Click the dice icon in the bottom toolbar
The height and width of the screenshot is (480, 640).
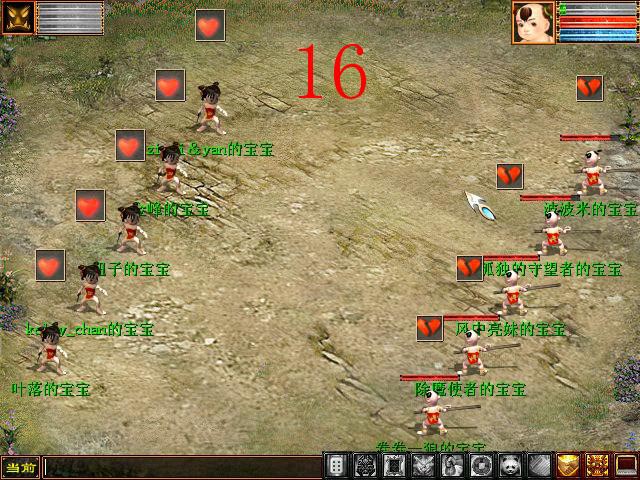(x=338, y=466)
